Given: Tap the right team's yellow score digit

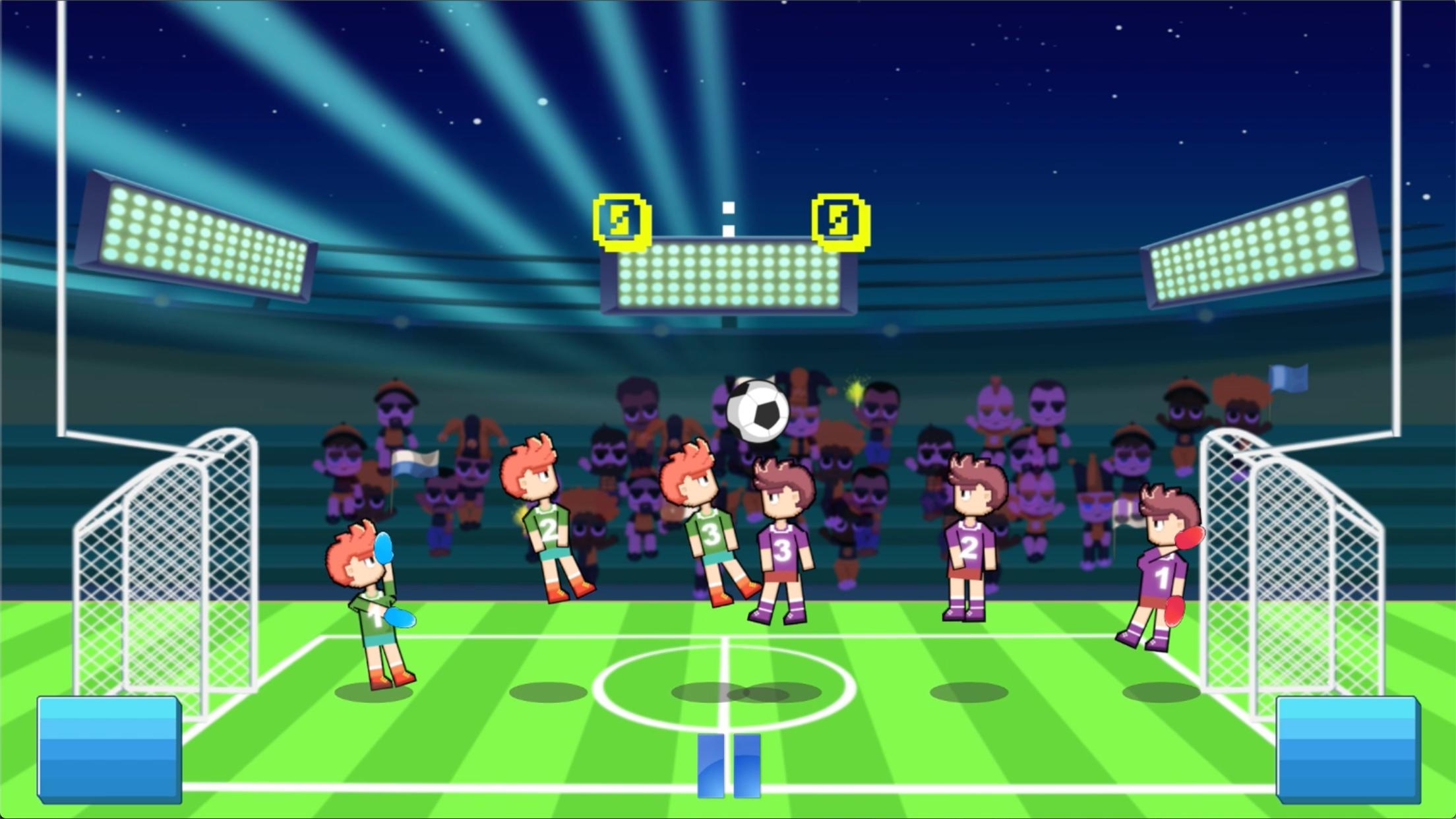Looking at the screenshot, I should click(841, 221).
